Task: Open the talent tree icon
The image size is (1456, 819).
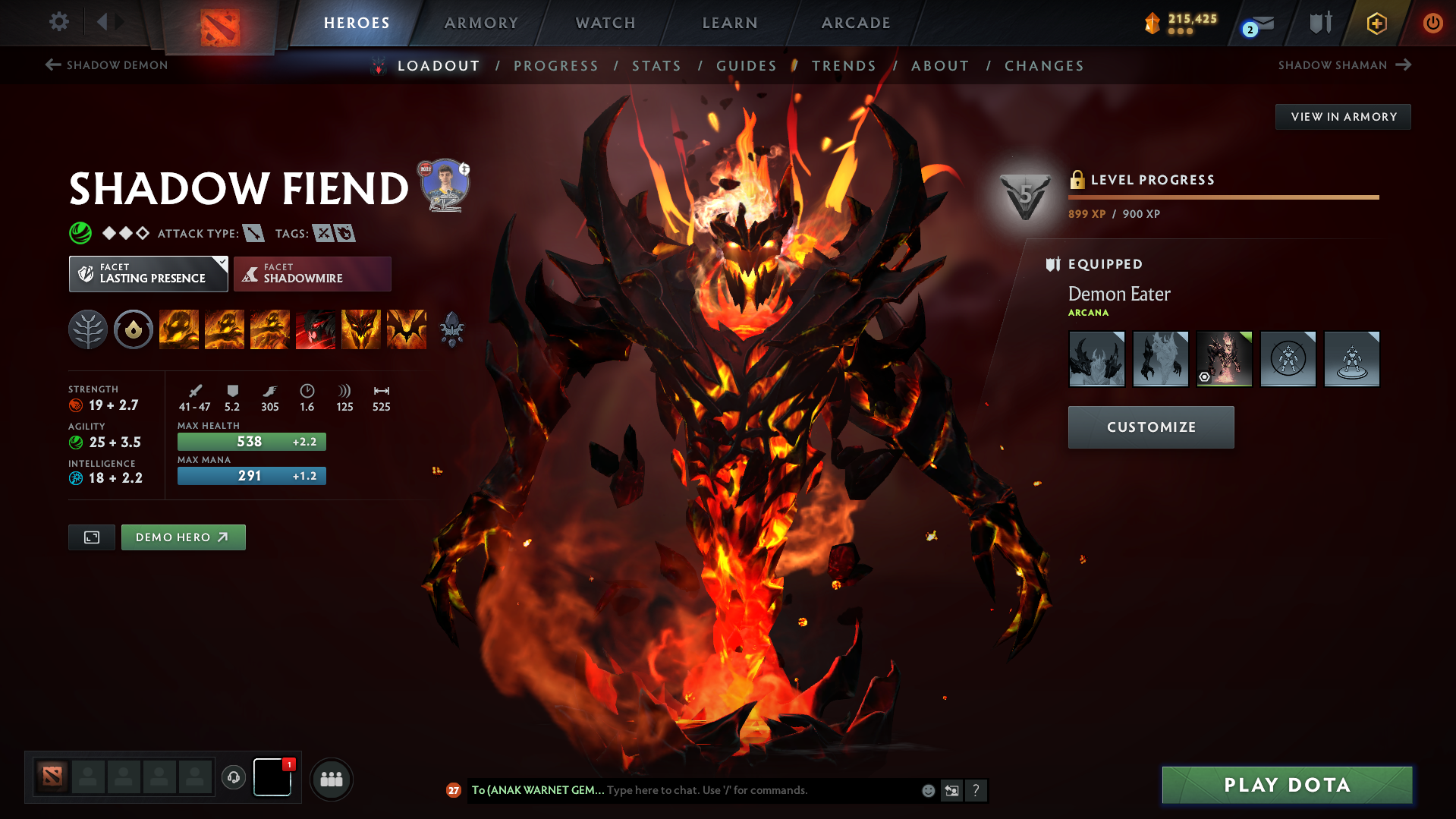Action: tap(87, 329)
